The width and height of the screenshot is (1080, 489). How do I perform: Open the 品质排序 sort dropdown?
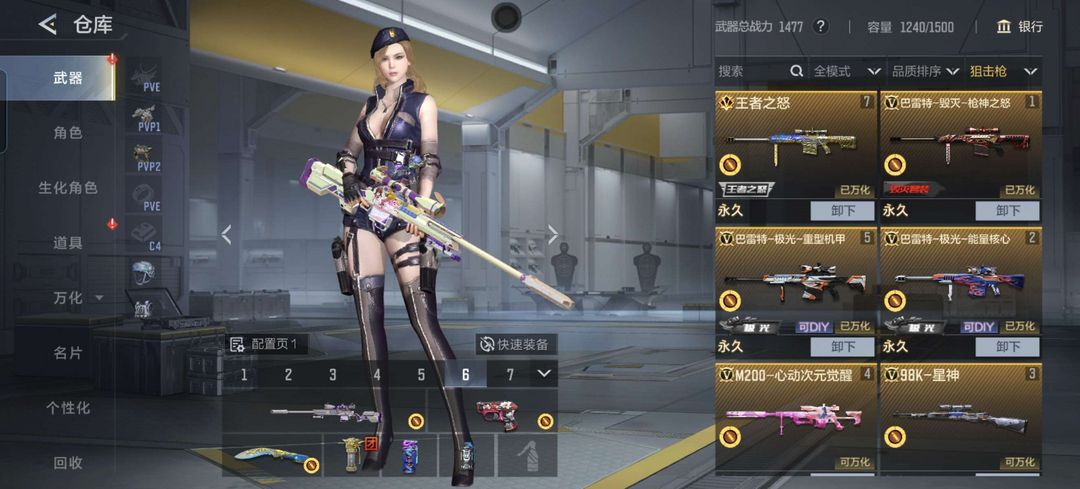click(925, 71)
